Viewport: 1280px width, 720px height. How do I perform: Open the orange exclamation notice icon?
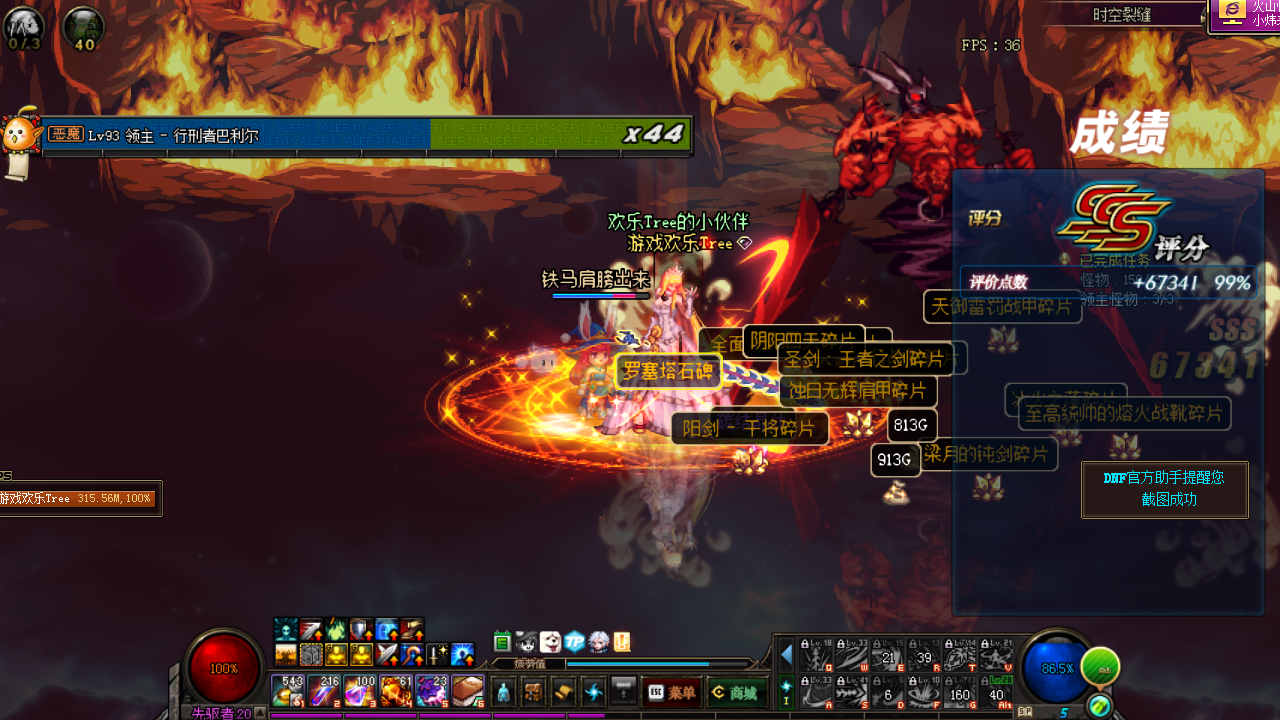pyautogui.click(x=621, y=642)
